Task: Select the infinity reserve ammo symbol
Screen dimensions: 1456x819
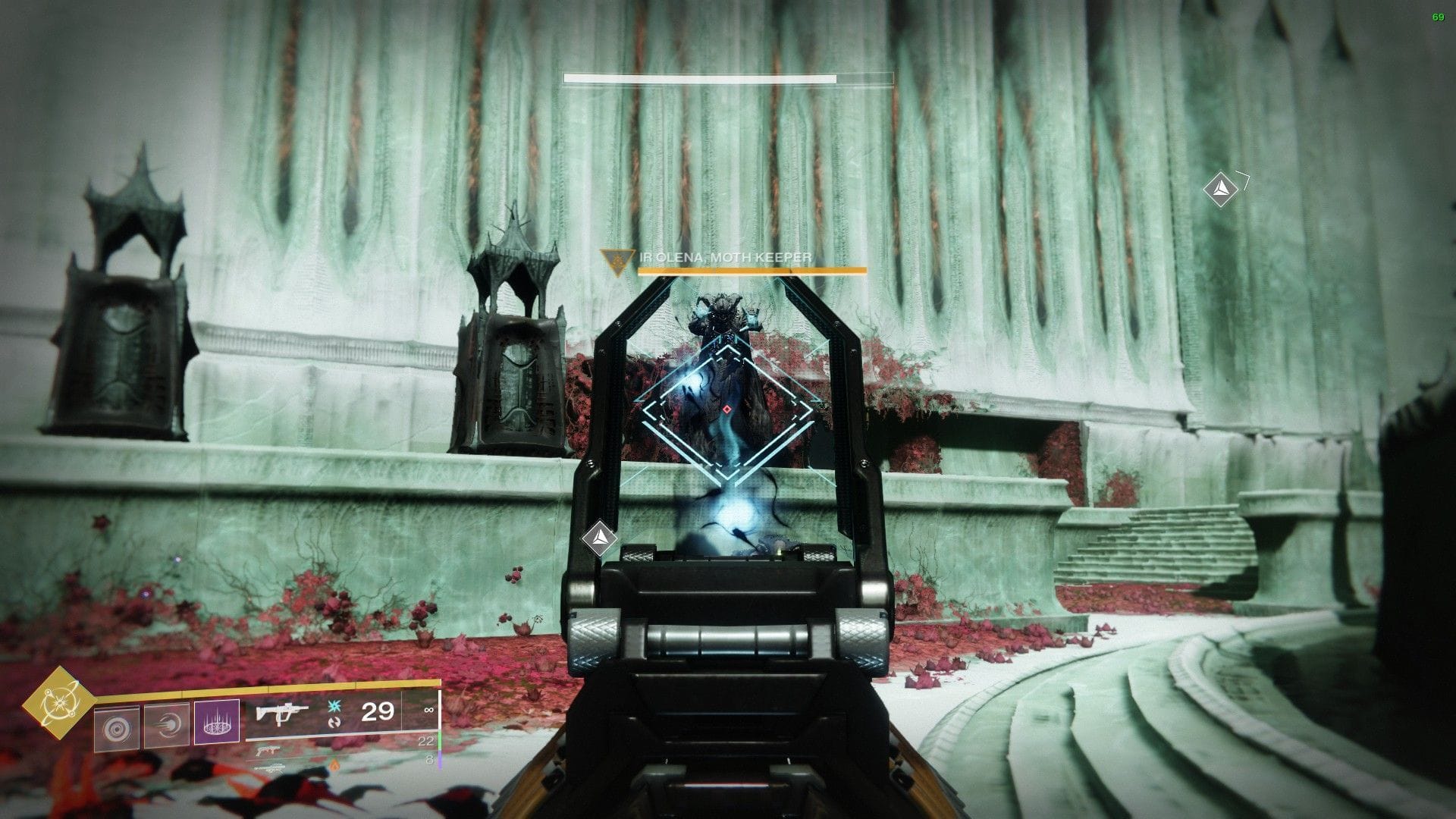Action: pyautogui.click(x=431, y=710)
